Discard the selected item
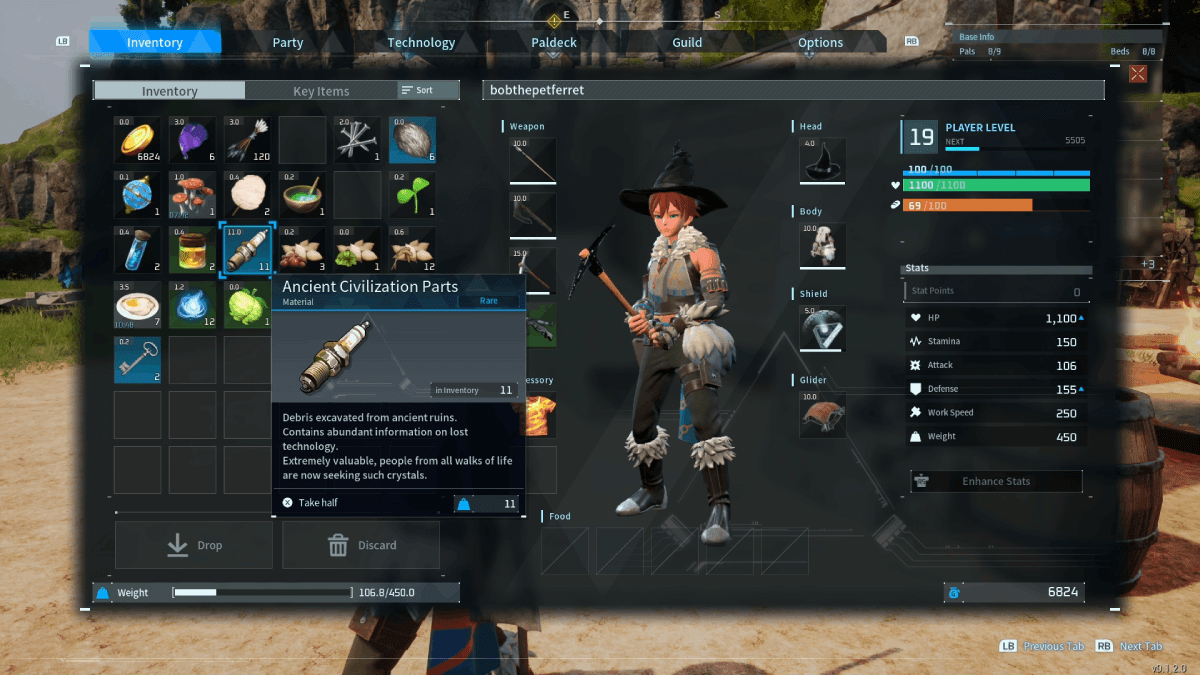This screenshot has height=675, width=1200. (x=361, y=545)
